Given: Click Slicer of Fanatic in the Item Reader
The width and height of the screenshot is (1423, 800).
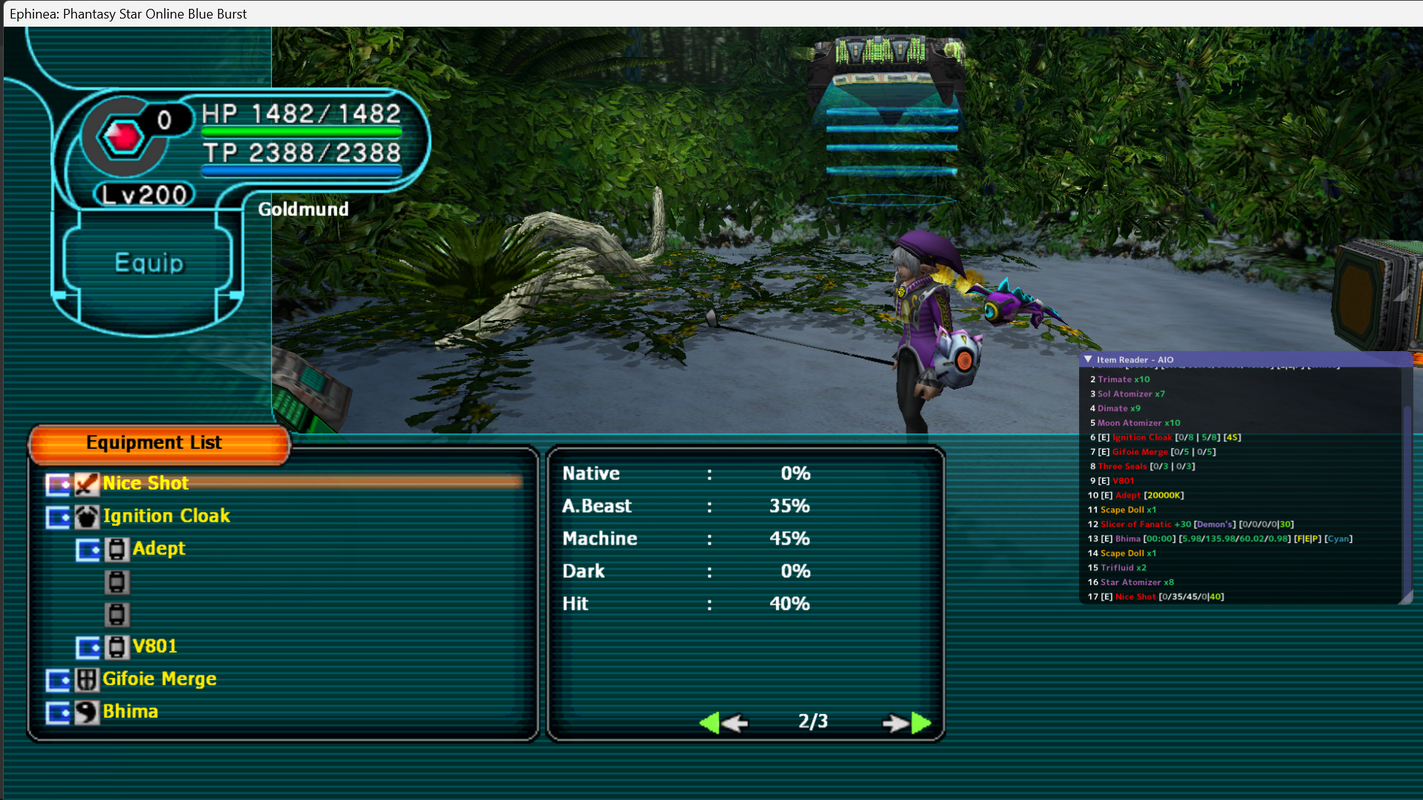Looking at the screenshot, I should [x=1140, y=524].
